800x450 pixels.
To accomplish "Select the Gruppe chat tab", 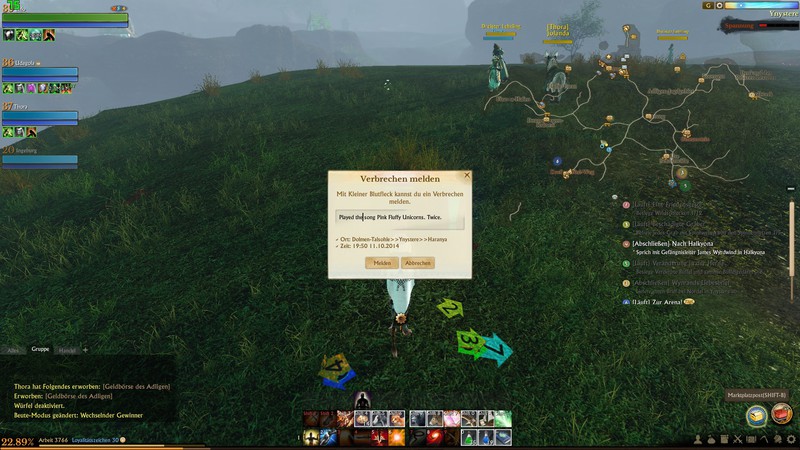I will point(40,350).
